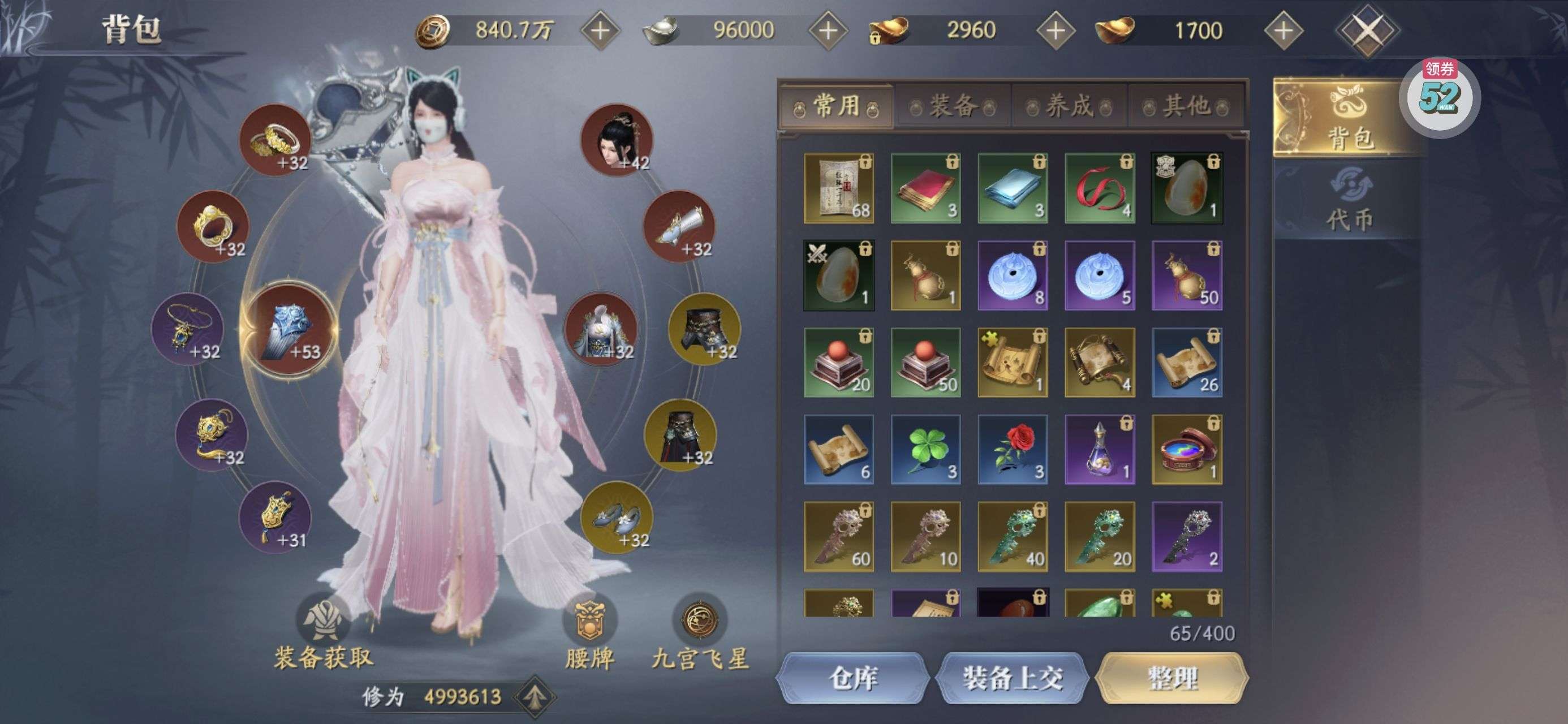Open the 仓库 warehouse
Viewport: 1568px width, 724px height.
click(853, 678)
